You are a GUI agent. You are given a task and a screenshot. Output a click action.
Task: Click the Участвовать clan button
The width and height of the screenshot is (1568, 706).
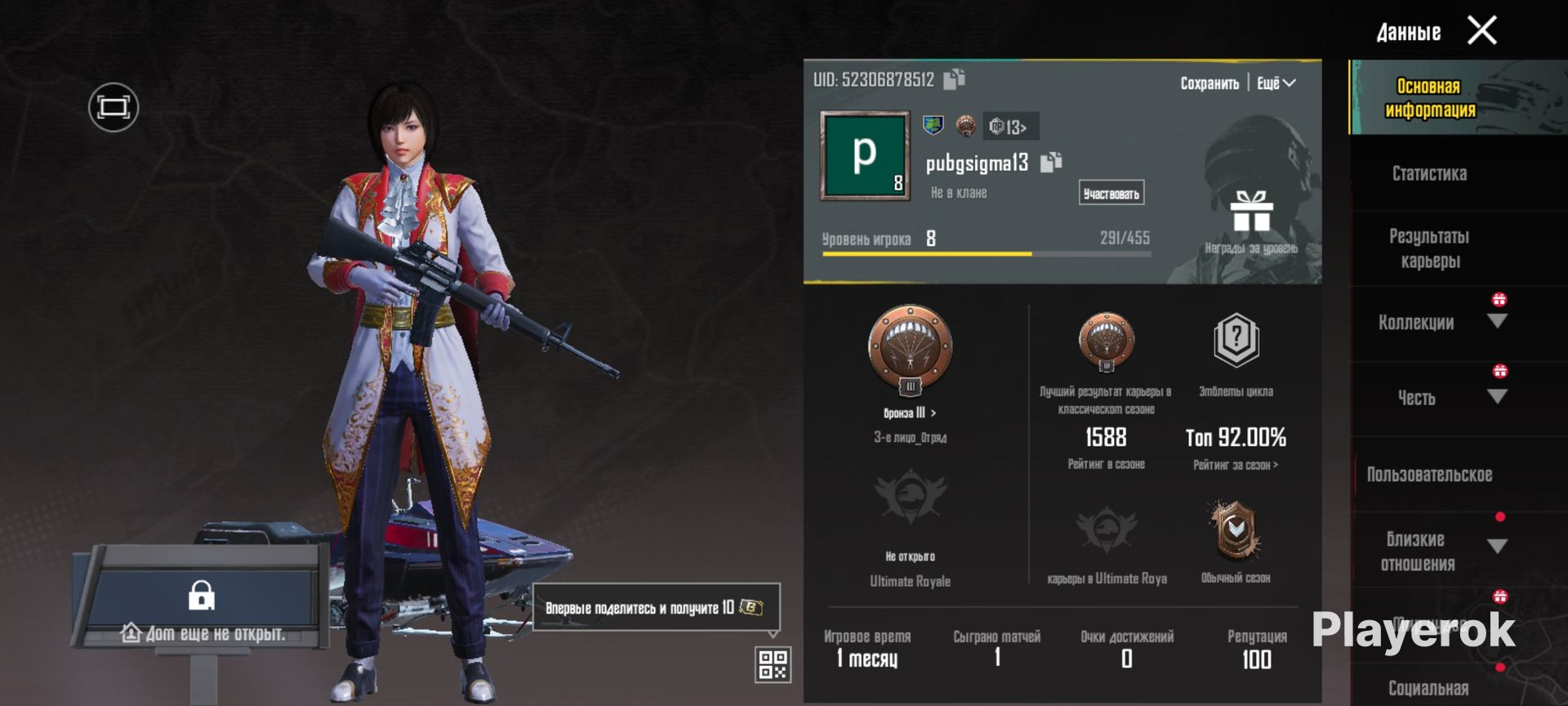coord(1111,194)
